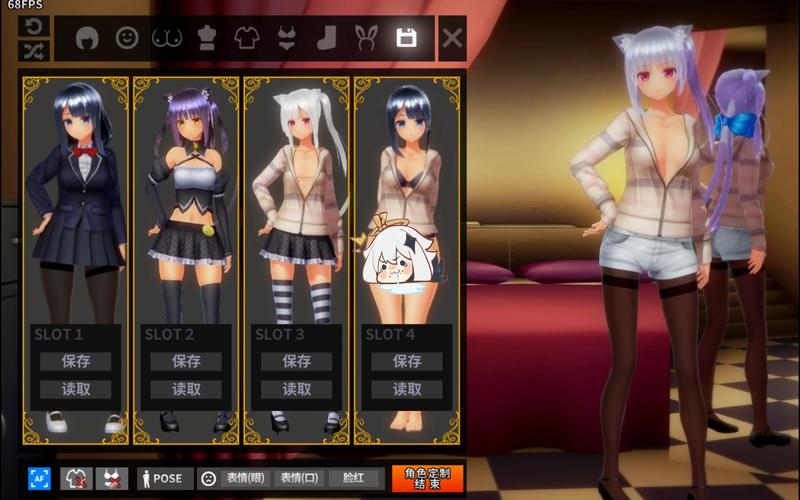Save current outfit into Slot 4
This screenshot has height=500, width=800.
click(x=407, y=361)
